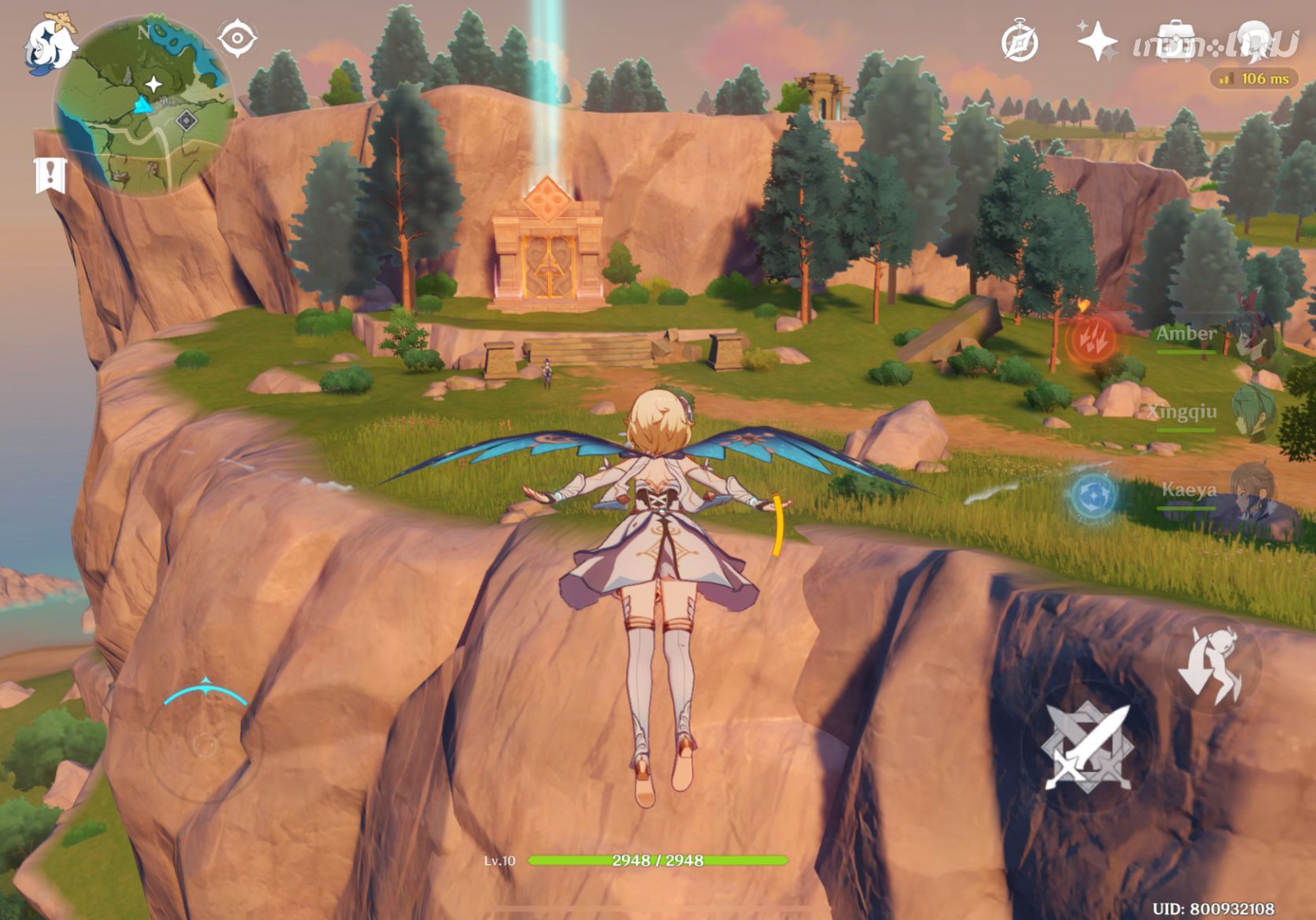The height and width of the screenshot is (920, 1316).
Task: Tap the falling-figure drop button
Action: (x=1212, y=665)
